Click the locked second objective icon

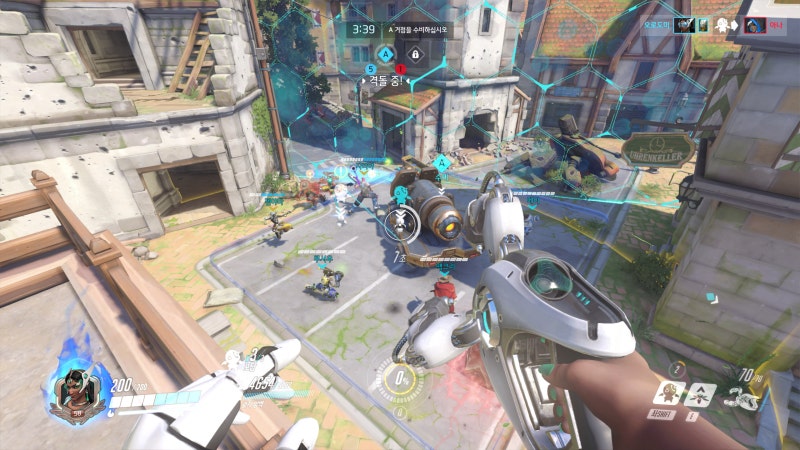[x=414, y=54]
